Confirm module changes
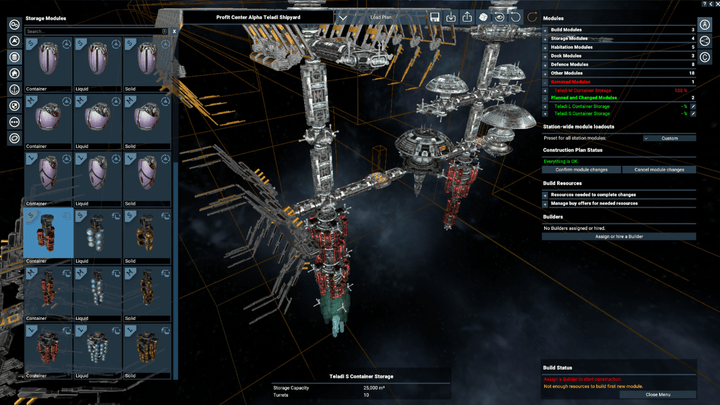Viewport: 720px width, 405px height. 581,170
